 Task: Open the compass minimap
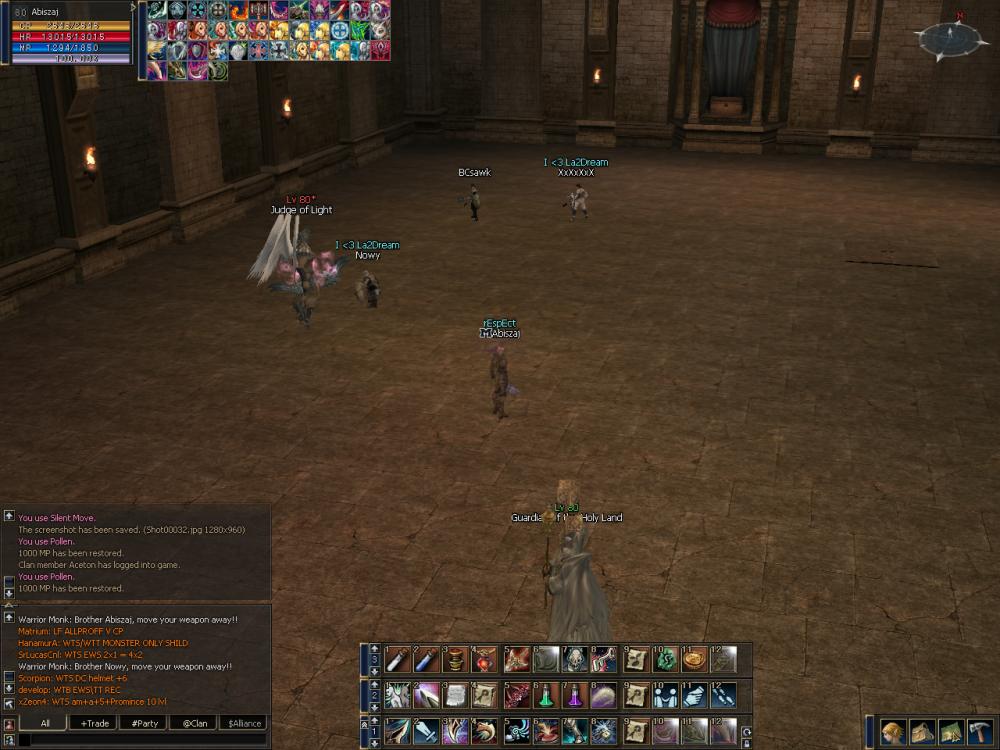pos(951,39)
